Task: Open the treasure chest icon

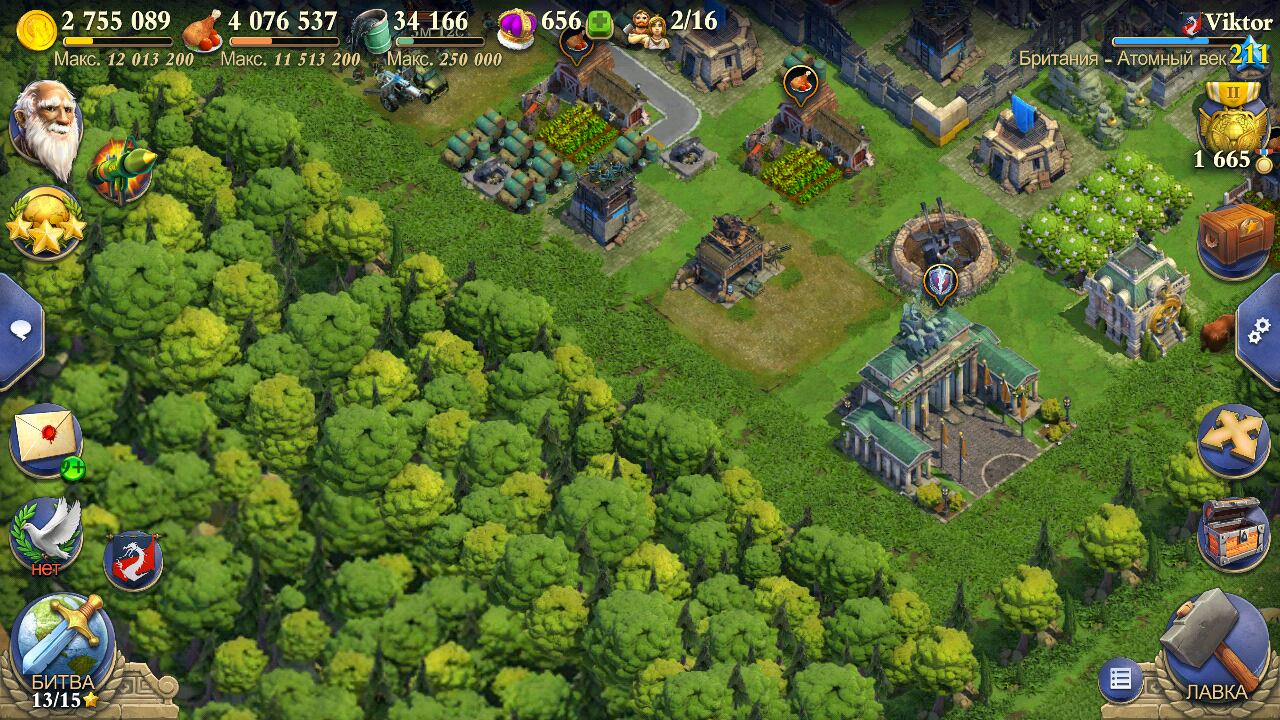Action: (1233, 532)
